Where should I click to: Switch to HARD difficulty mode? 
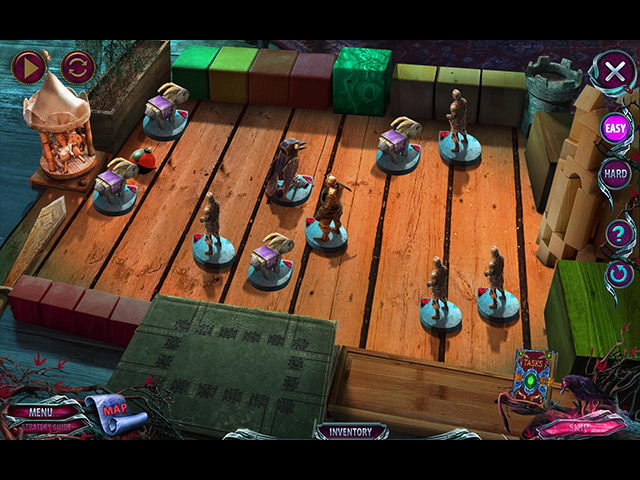click(614, 173)
